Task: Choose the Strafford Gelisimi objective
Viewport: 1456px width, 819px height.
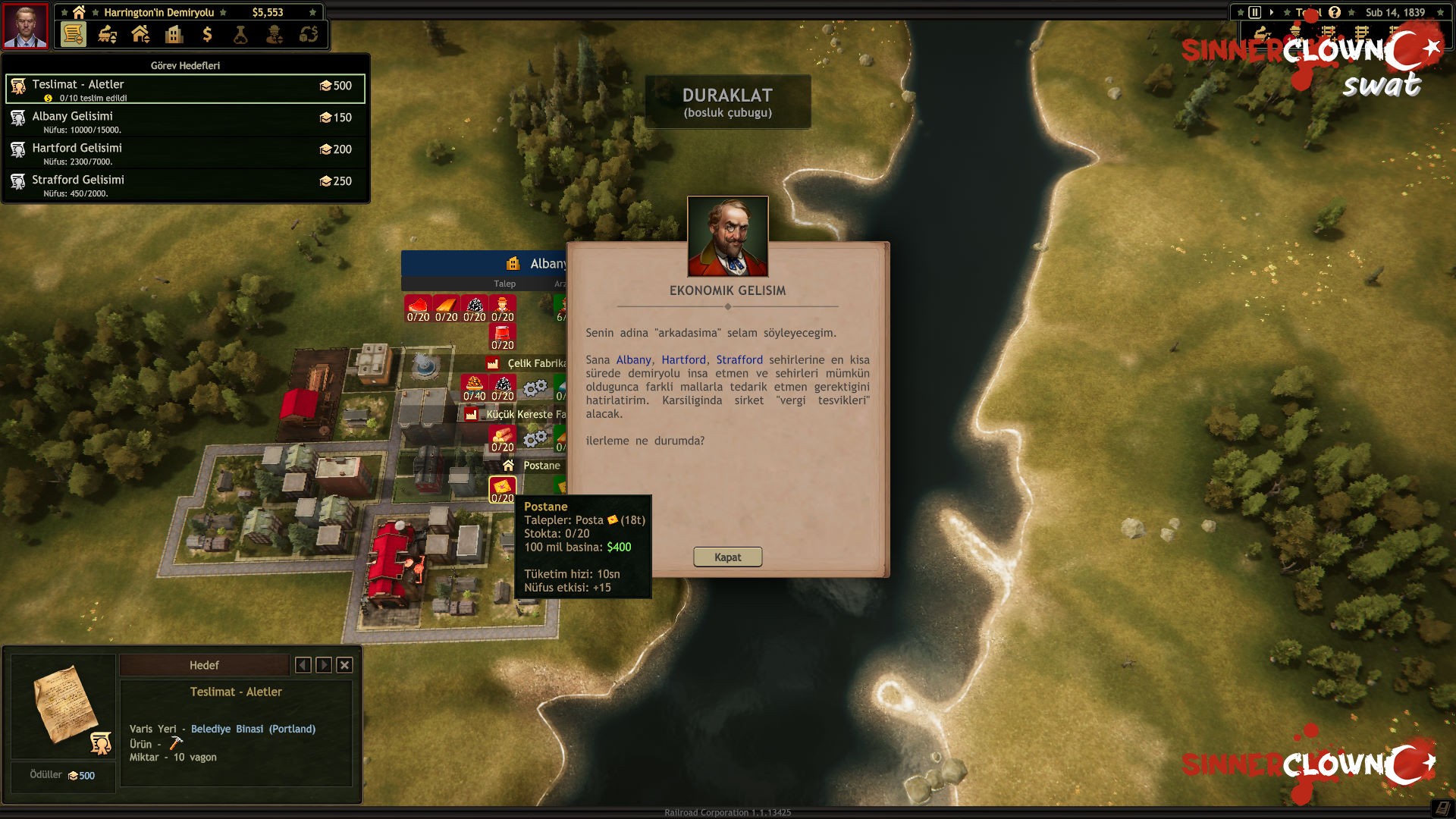Action: point(185,184)
